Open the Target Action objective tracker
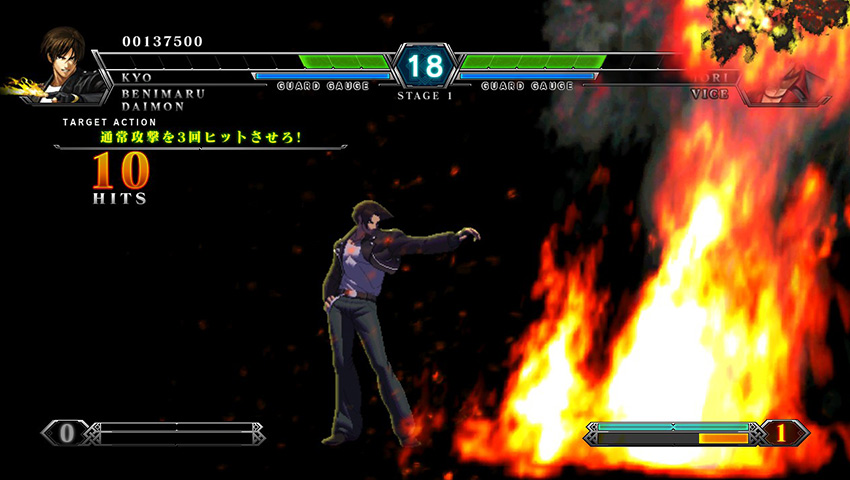 (201, 136)
